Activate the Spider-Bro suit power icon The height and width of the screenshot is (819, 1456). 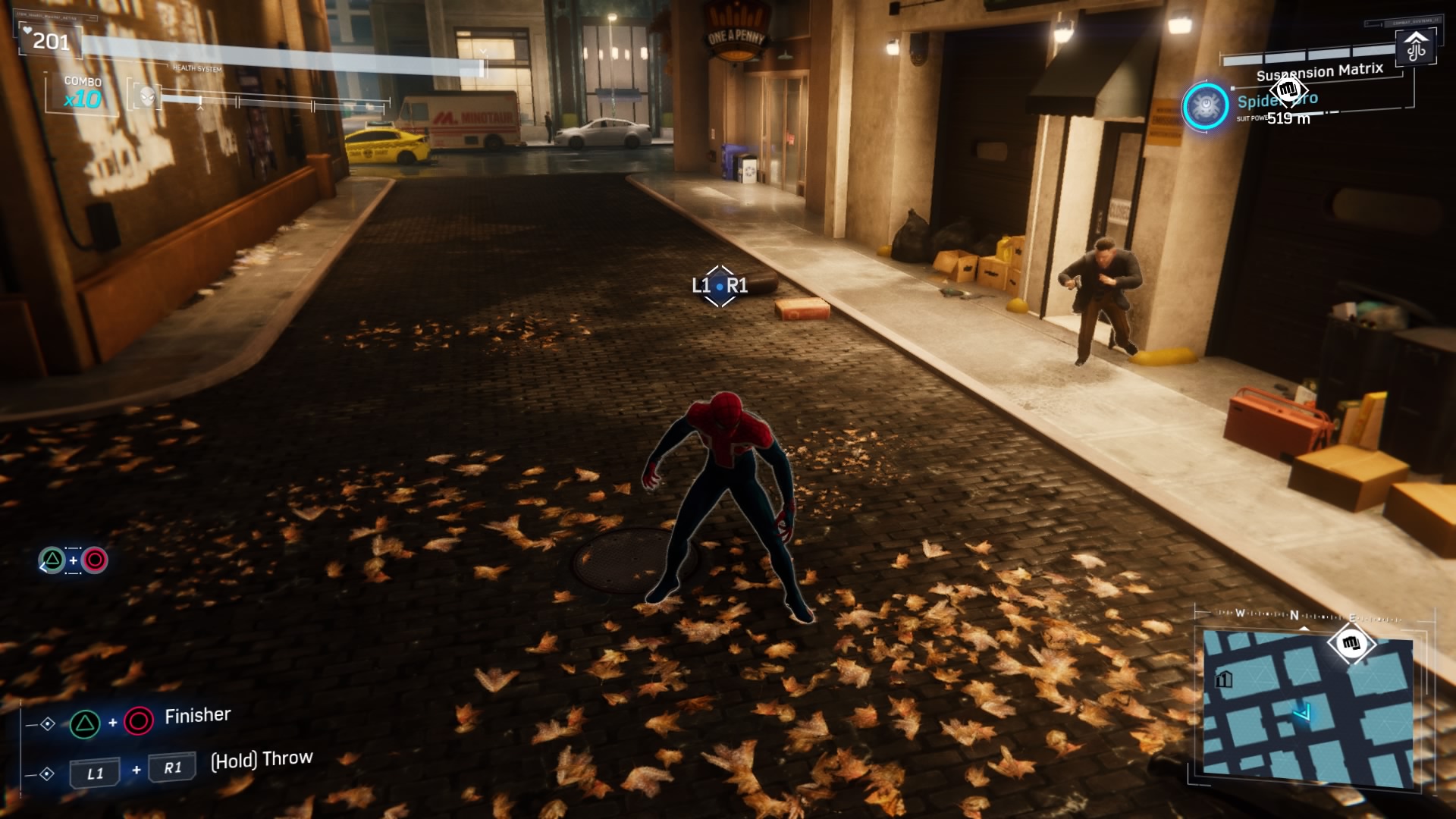point(1205,106)
